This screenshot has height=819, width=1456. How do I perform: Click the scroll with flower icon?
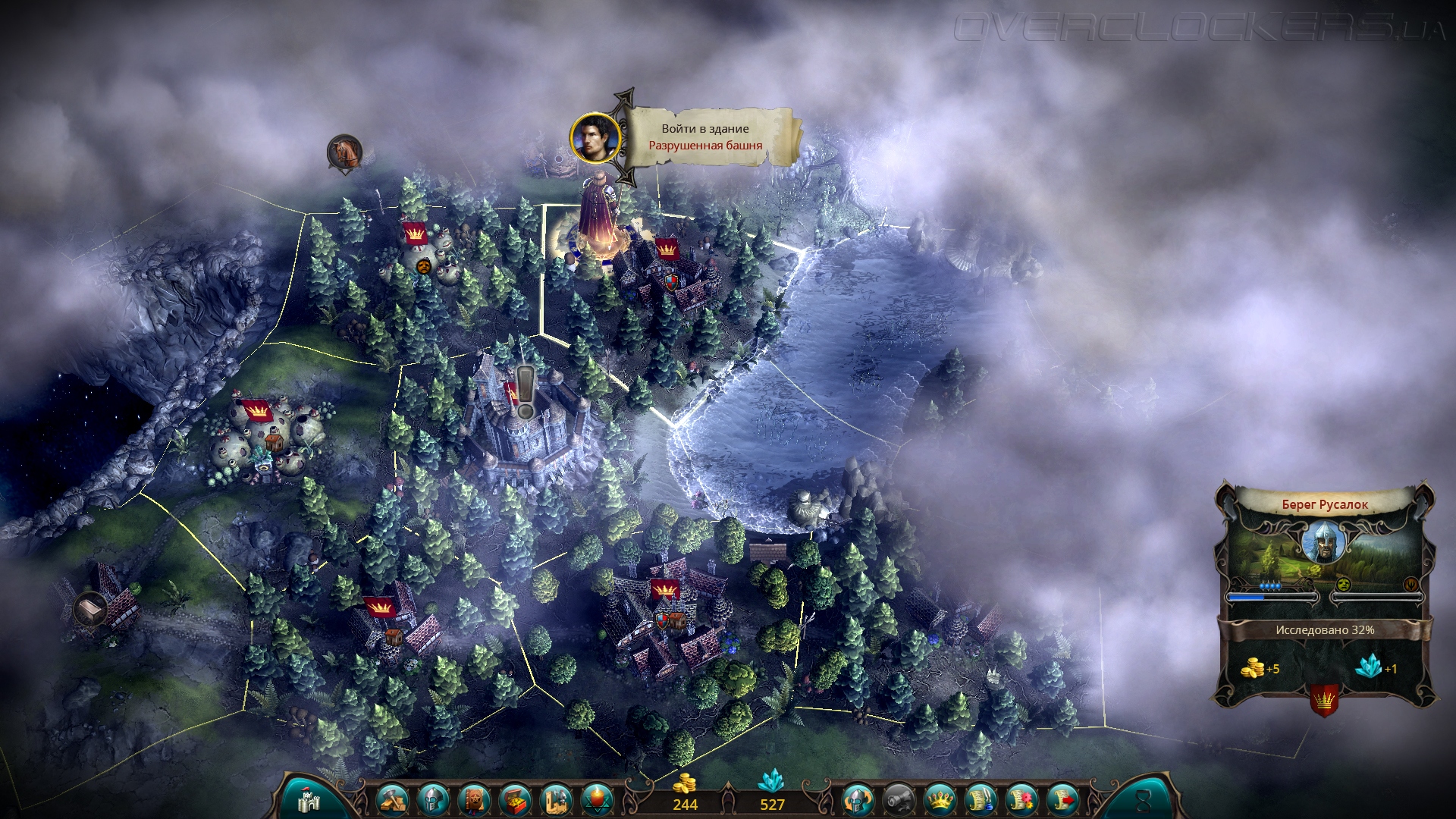(x=1022, y=800)
